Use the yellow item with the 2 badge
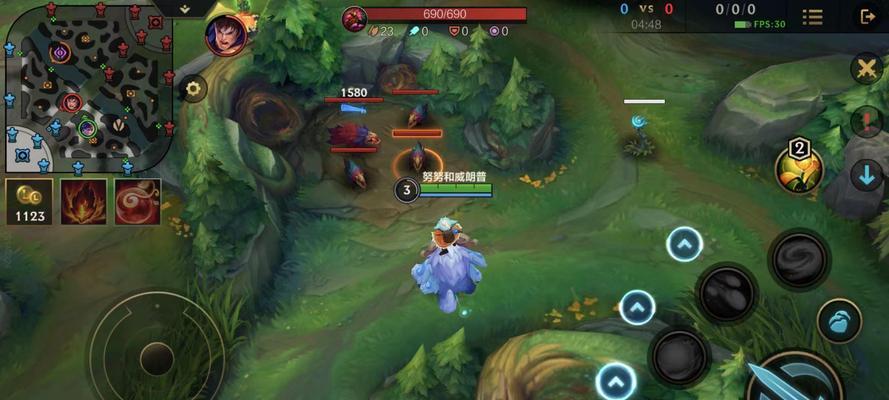 point(798,170)
